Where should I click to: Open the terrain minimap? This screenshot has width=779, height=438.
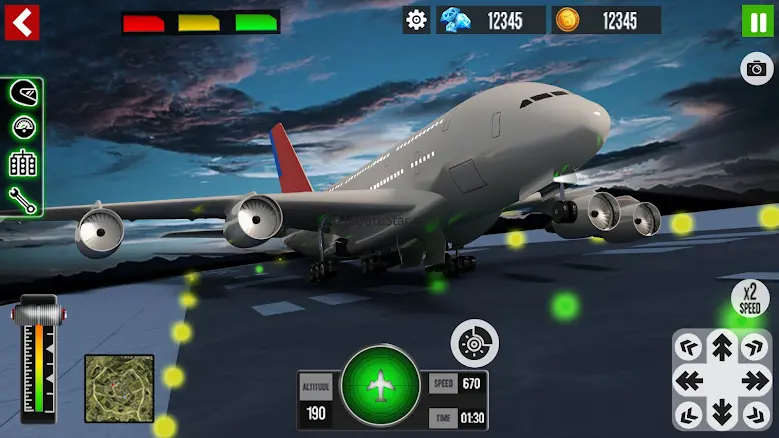pyautogui.click(x=119, y=388)
